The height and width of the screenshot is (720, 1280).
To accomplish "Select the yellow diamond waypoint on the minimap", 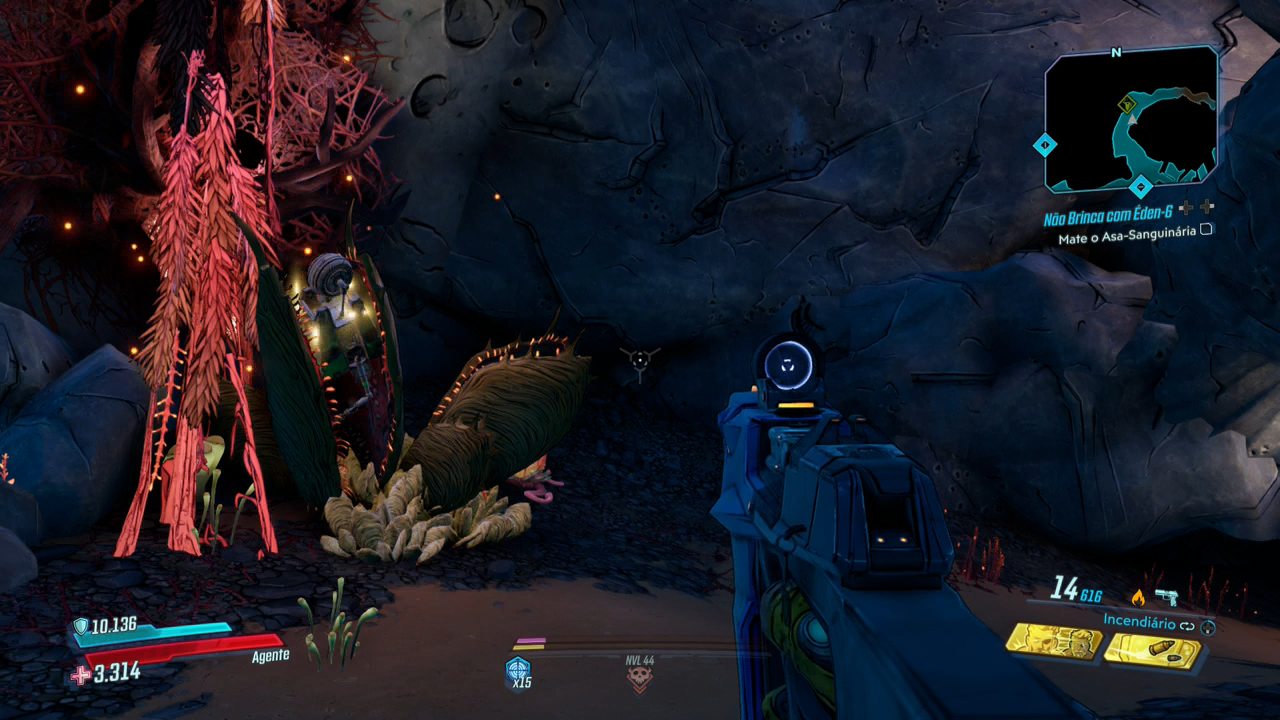I will 1127,103.
